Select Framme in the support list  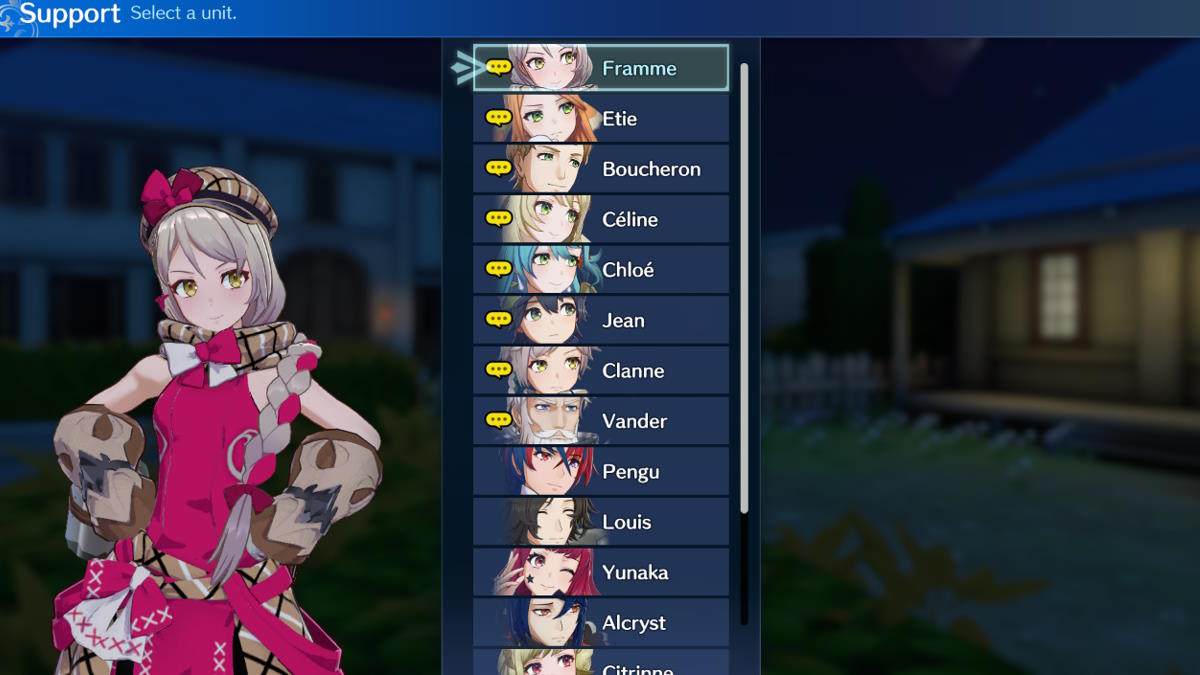[x=601, y=68]
